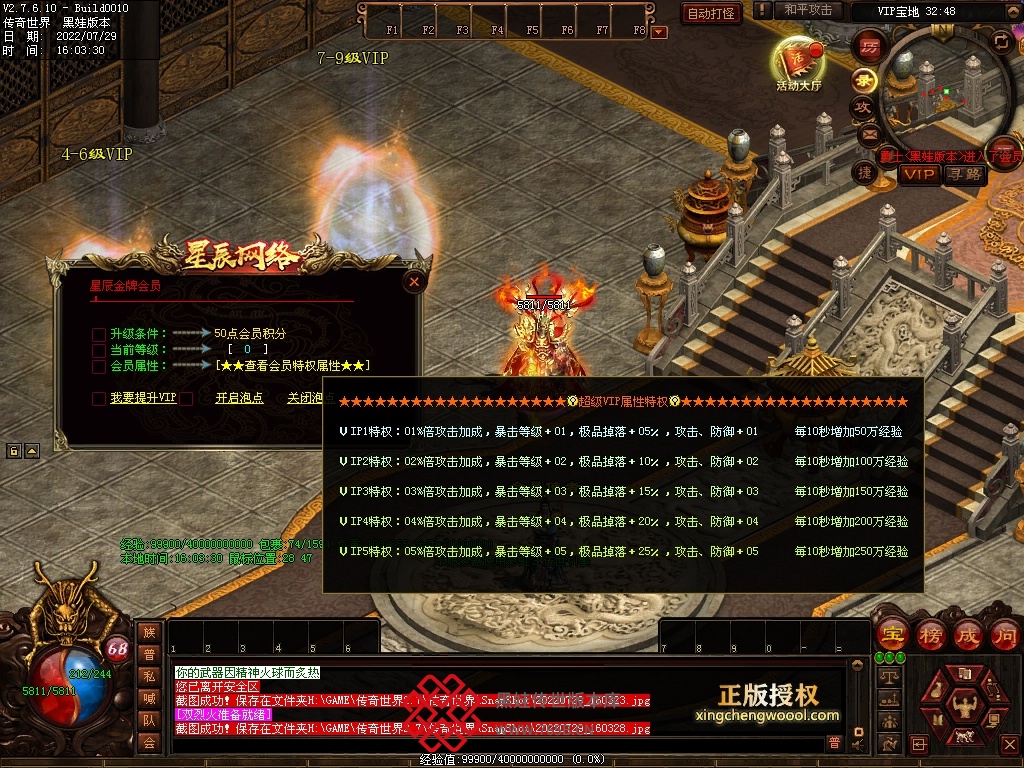Open the 成 achievements orb
The height and width of the screenshot is (768, 1024).
tap(968, 634)
